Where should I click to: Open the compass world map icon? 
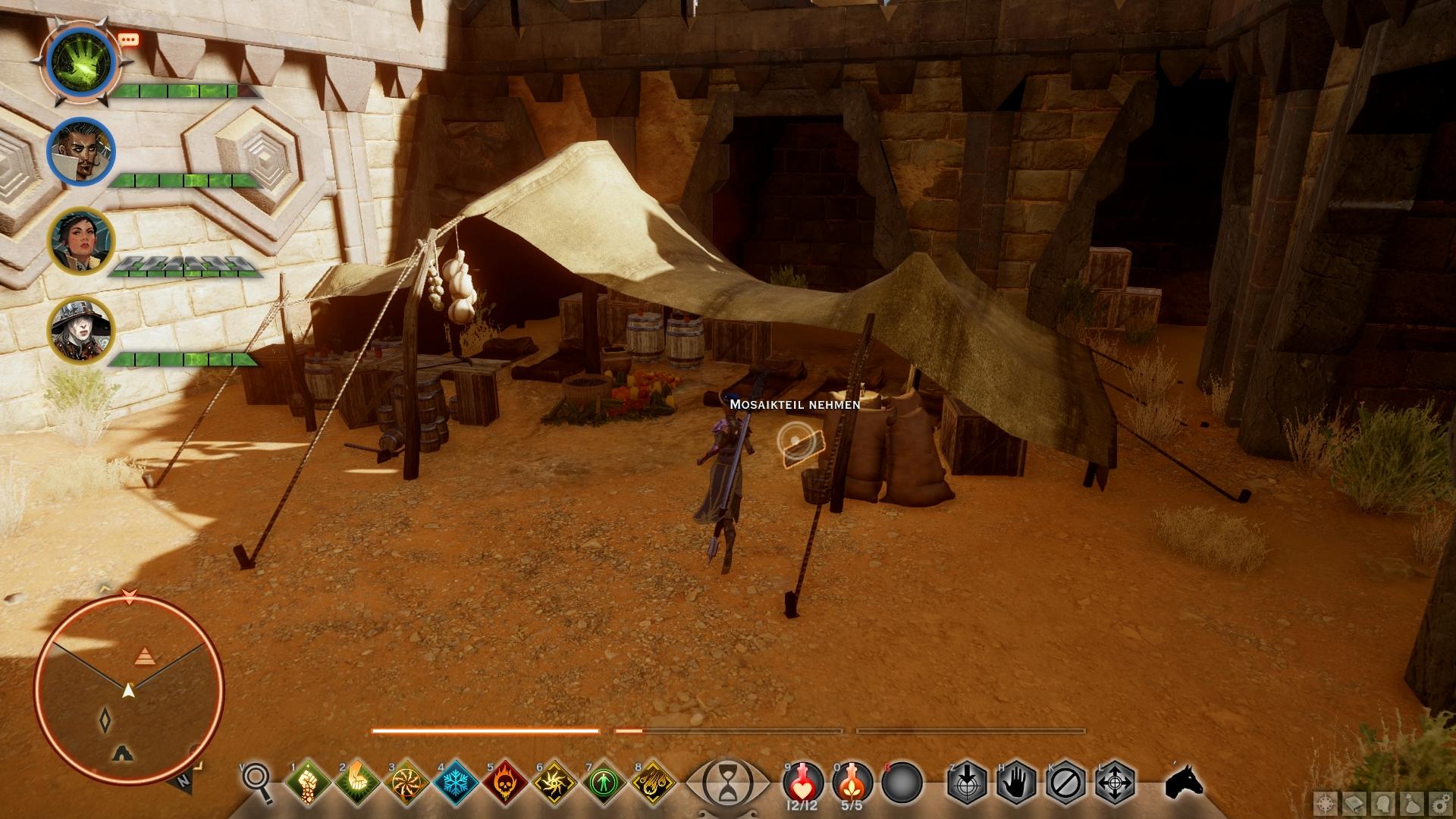(1326, 802)
